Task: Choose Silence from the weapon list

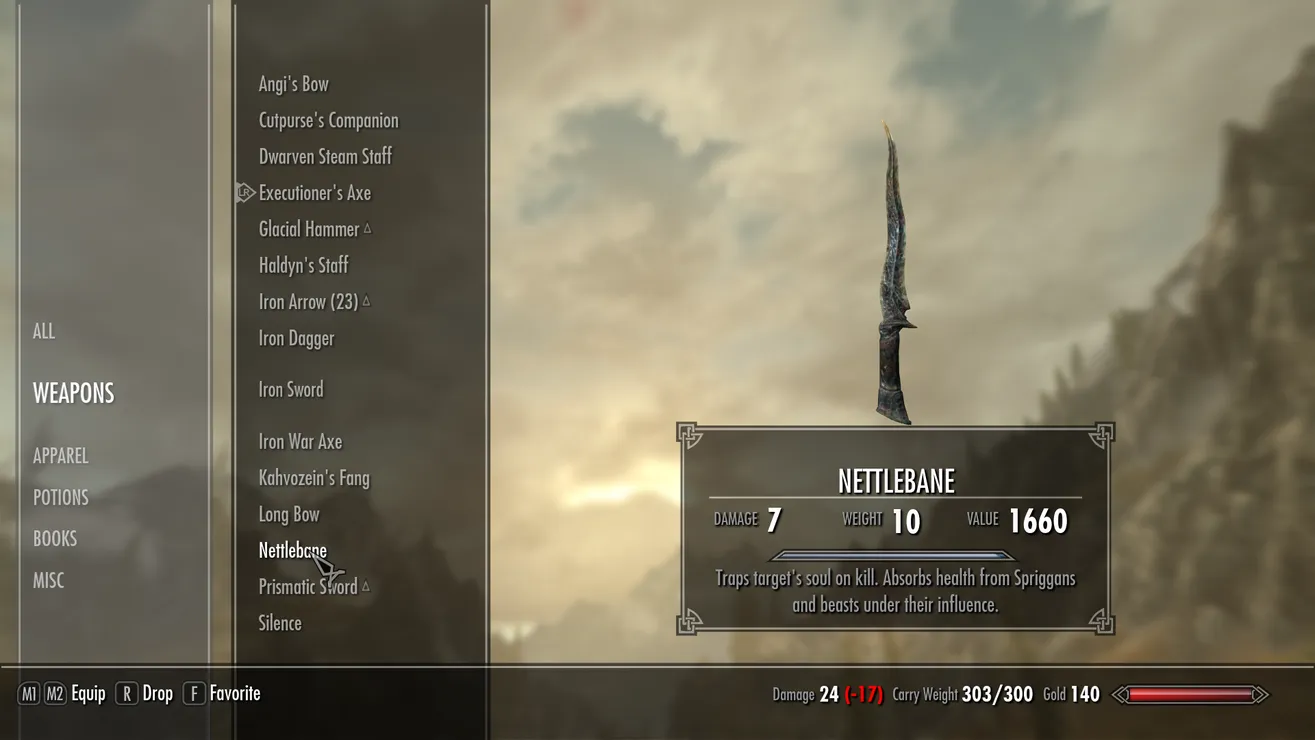Action: click(280, 624)
